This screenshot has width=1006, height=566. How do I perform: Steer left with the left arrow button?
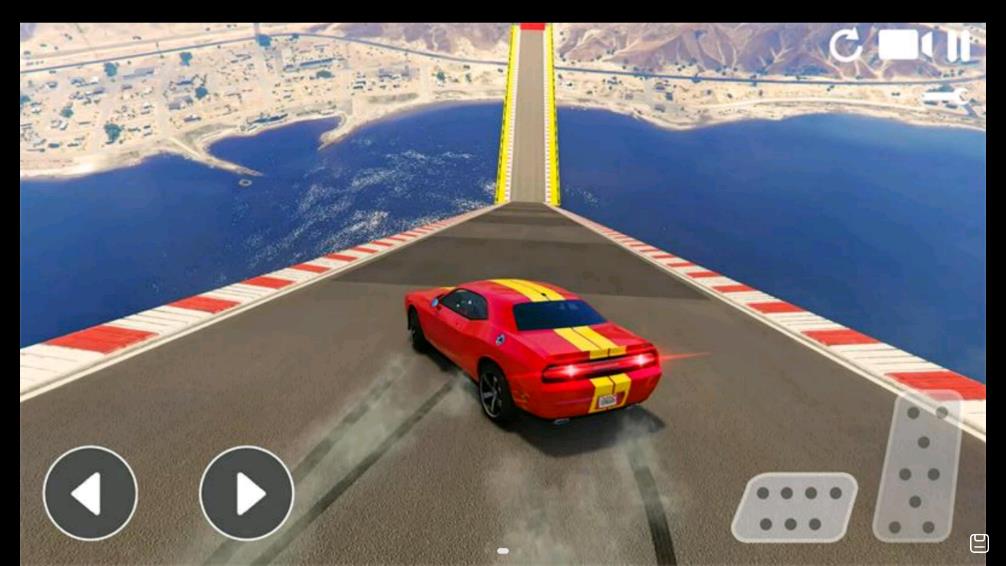point(90,493)
